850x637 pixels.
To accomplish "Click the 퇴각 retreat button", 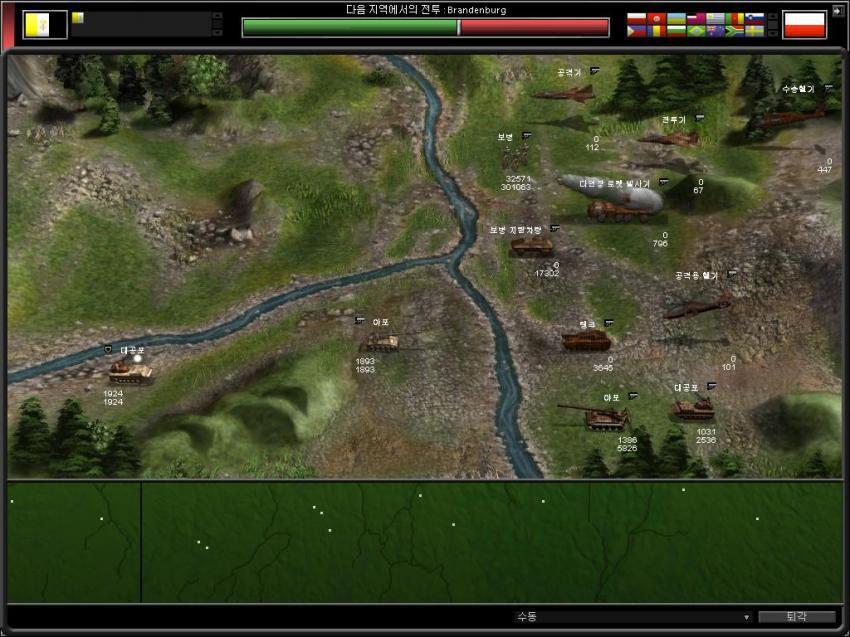I will (x=796, y=617).
